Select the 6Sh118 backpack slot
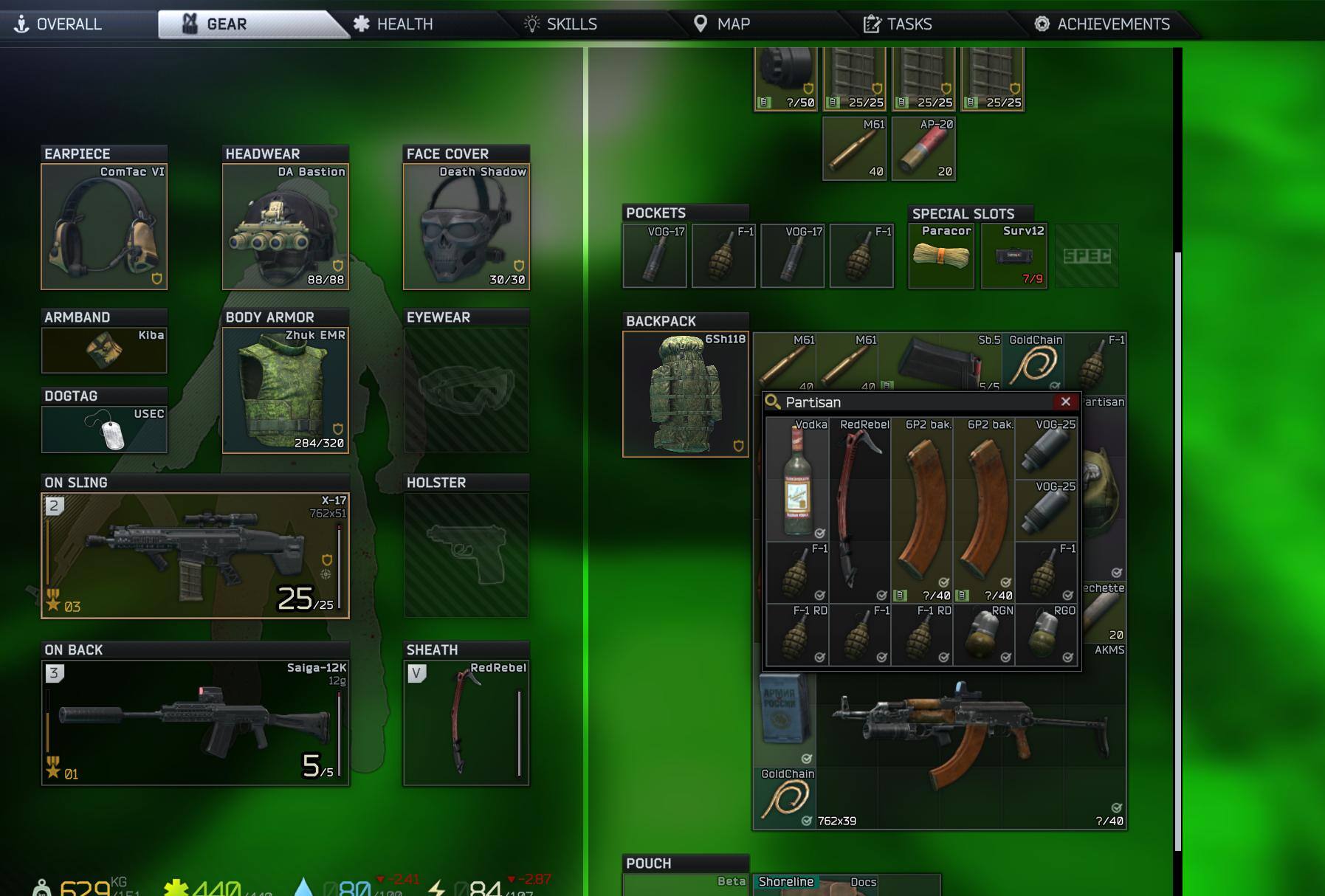 [x=685, y=394]
